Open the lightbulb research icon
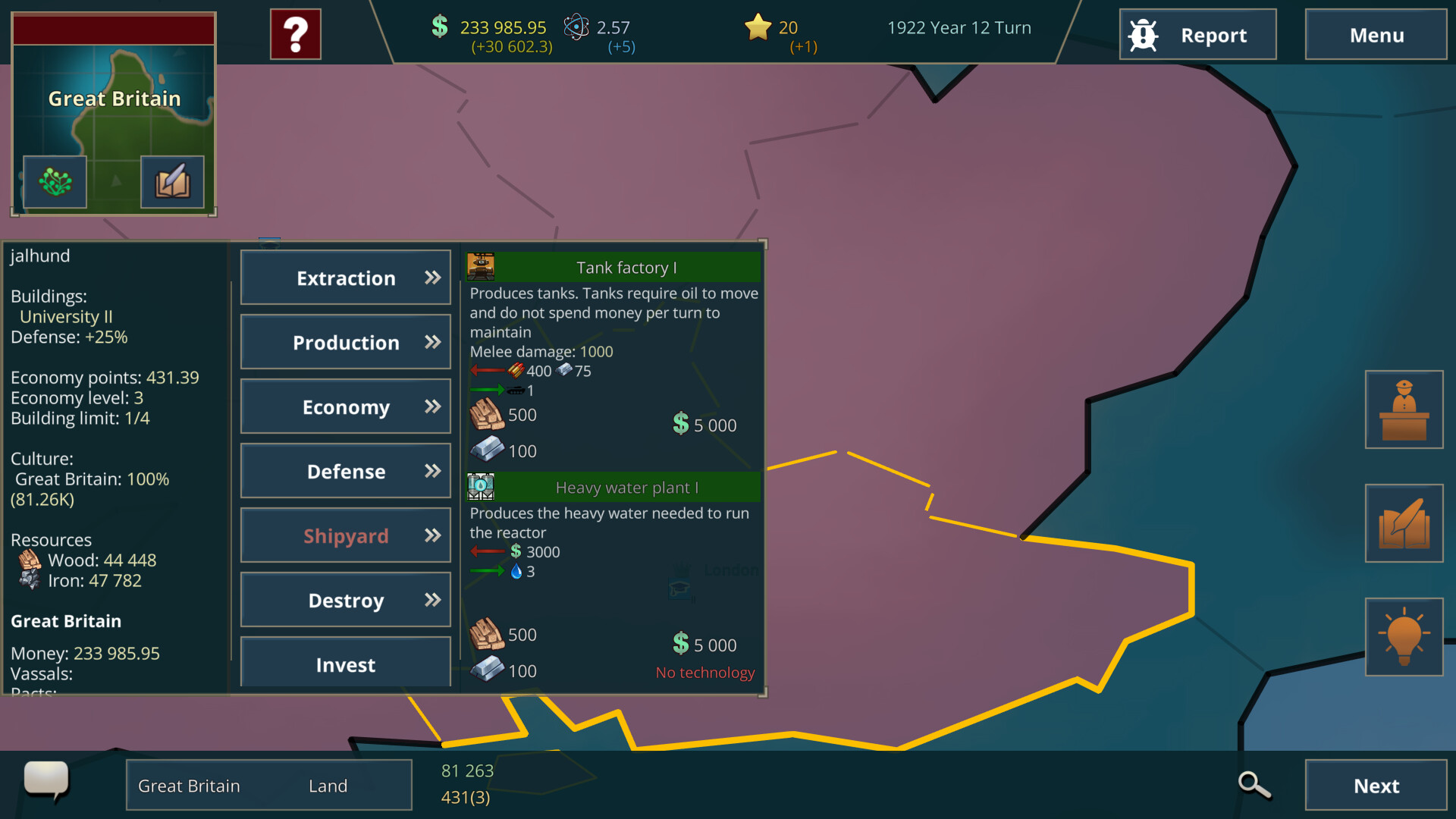Image resolution: width=1456 pixels, height=819 pixels. click(1404, 637)
